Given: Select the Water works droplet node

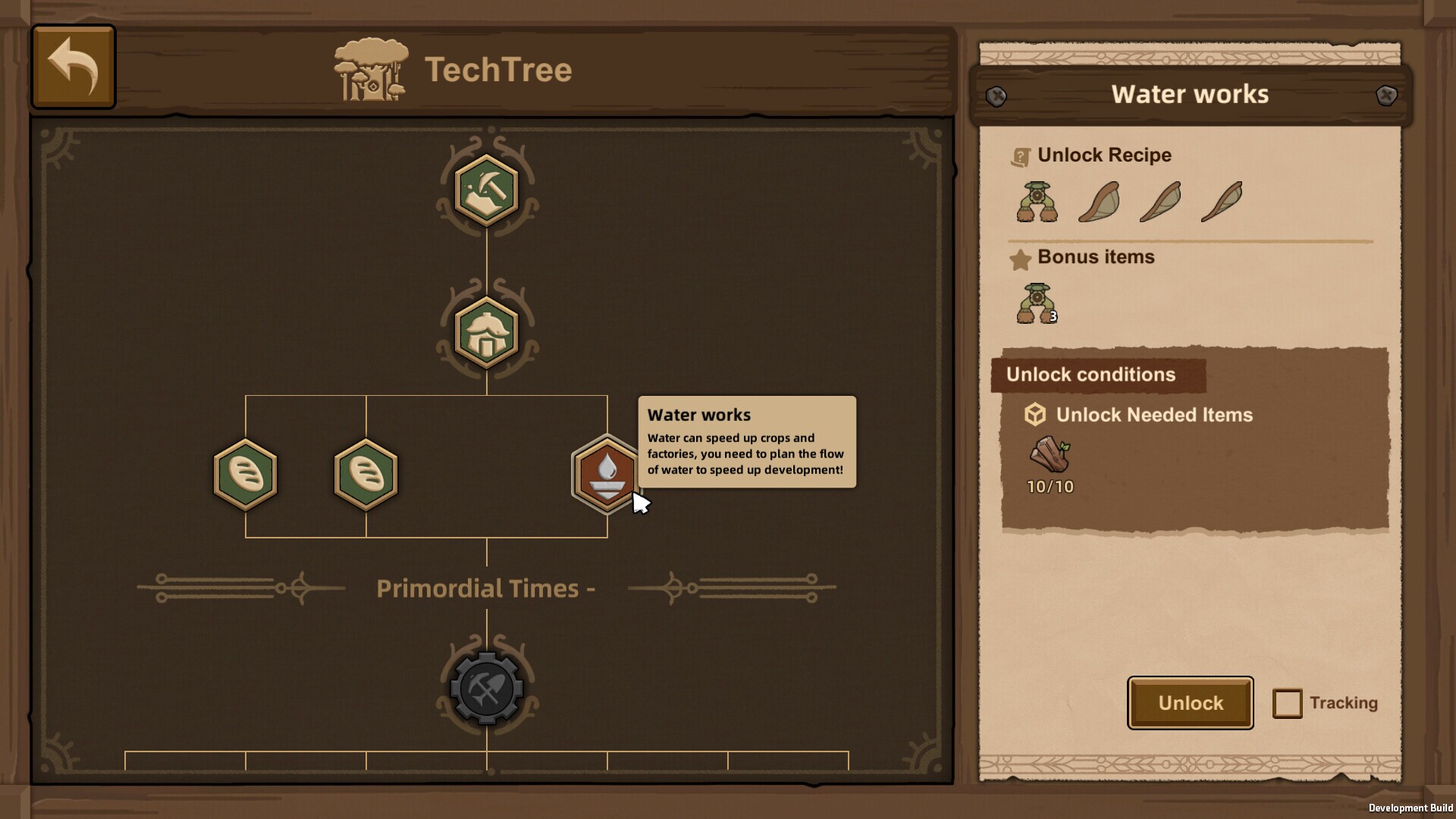Looking at the screenshot, I should 607,475.
